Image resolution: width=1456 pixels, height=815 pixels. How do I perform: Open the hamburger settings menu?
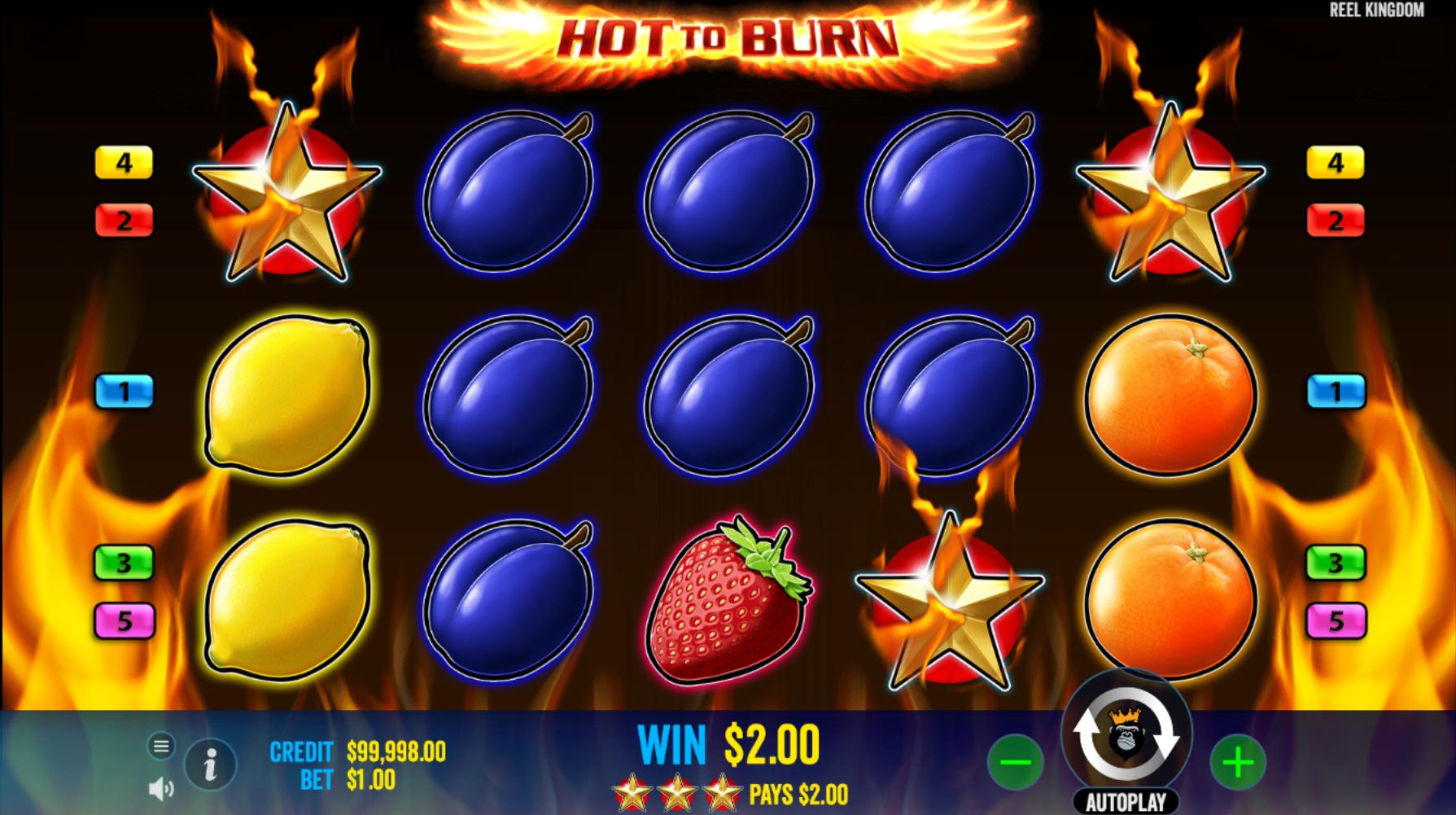coord(161,745)
